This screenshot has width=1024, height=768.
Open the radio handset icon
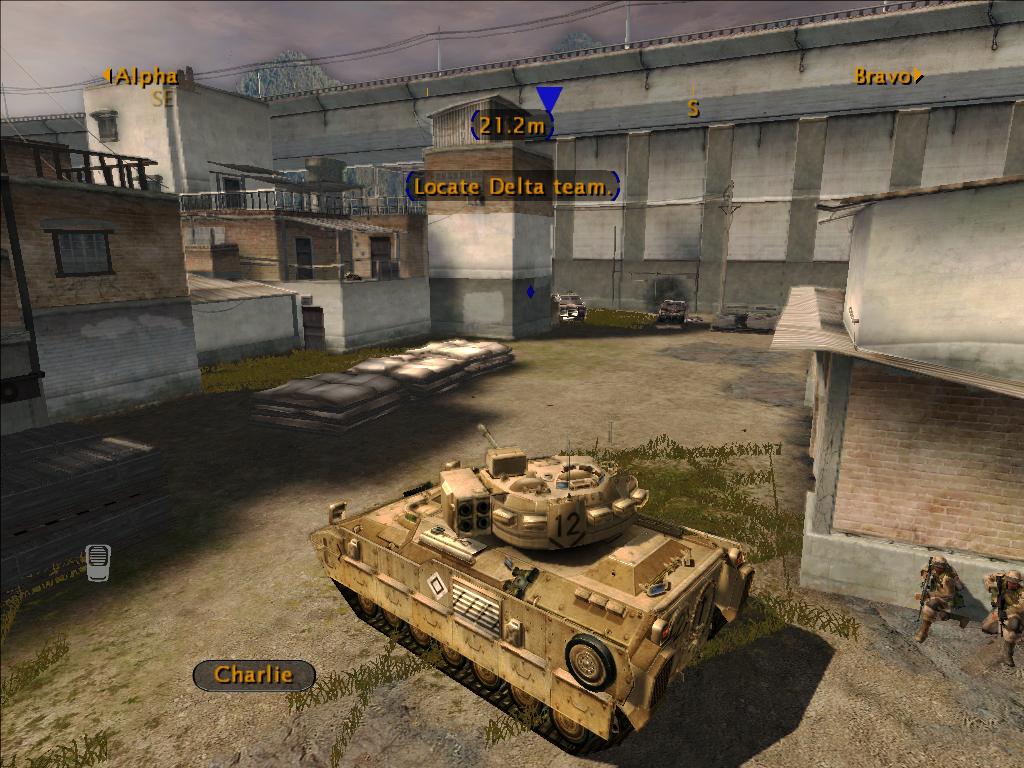point(97,562)
